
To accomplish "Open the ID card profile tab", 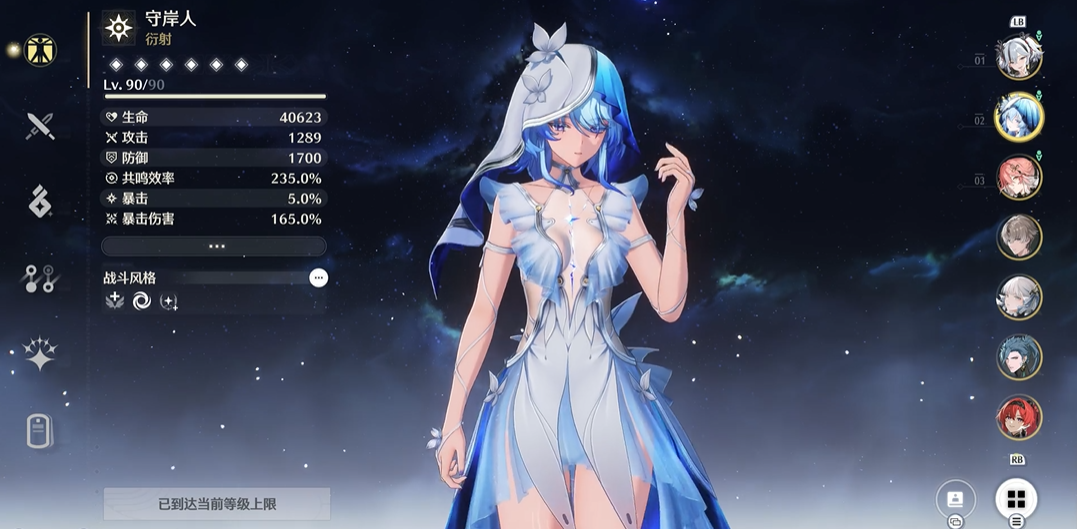I will (x=40, y=432).
